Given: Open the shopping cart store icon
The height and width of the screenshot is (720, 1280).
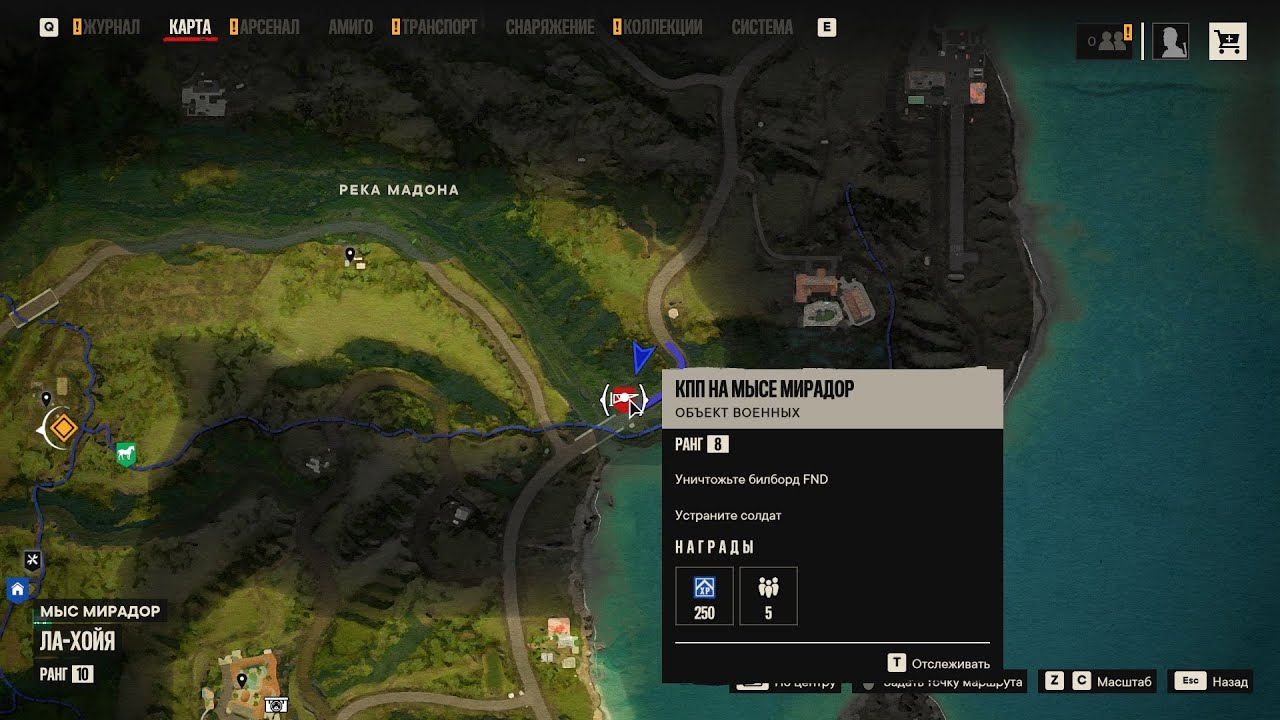Looking at the screenshot, I should coord(1227,41).
